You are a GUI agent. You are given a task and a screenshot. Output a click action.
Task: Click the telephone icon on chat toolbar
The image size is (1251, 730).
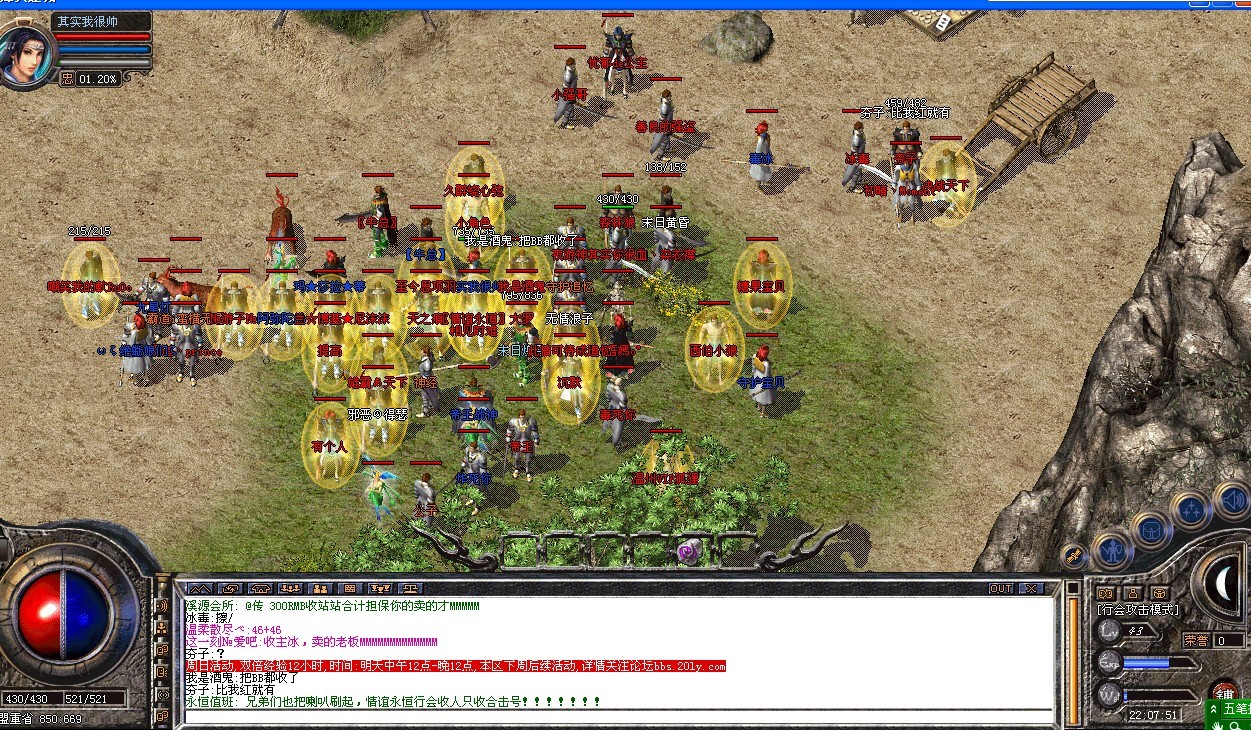click(x=261, y=589)
